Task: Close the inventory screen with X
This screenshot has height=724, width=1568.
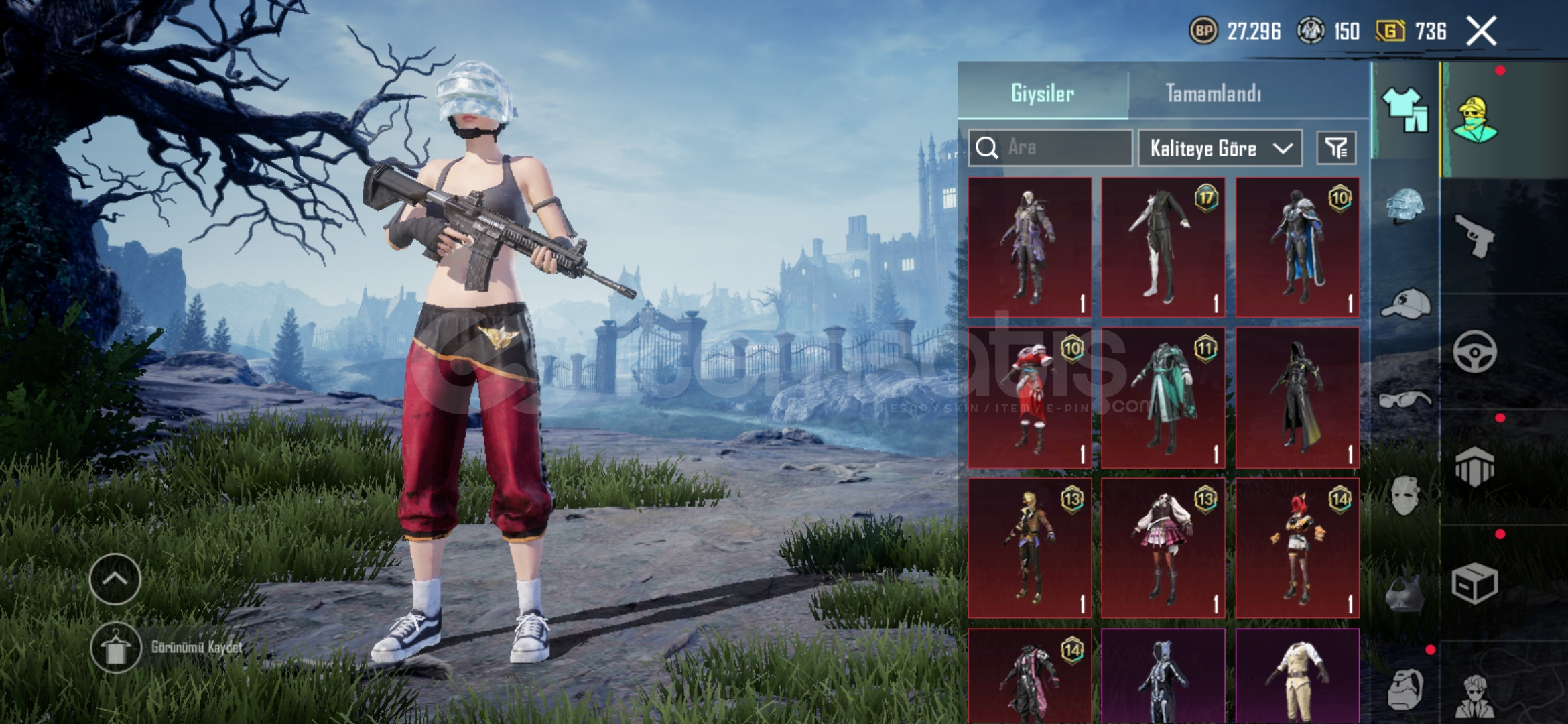Action: tap(1481, 31)
